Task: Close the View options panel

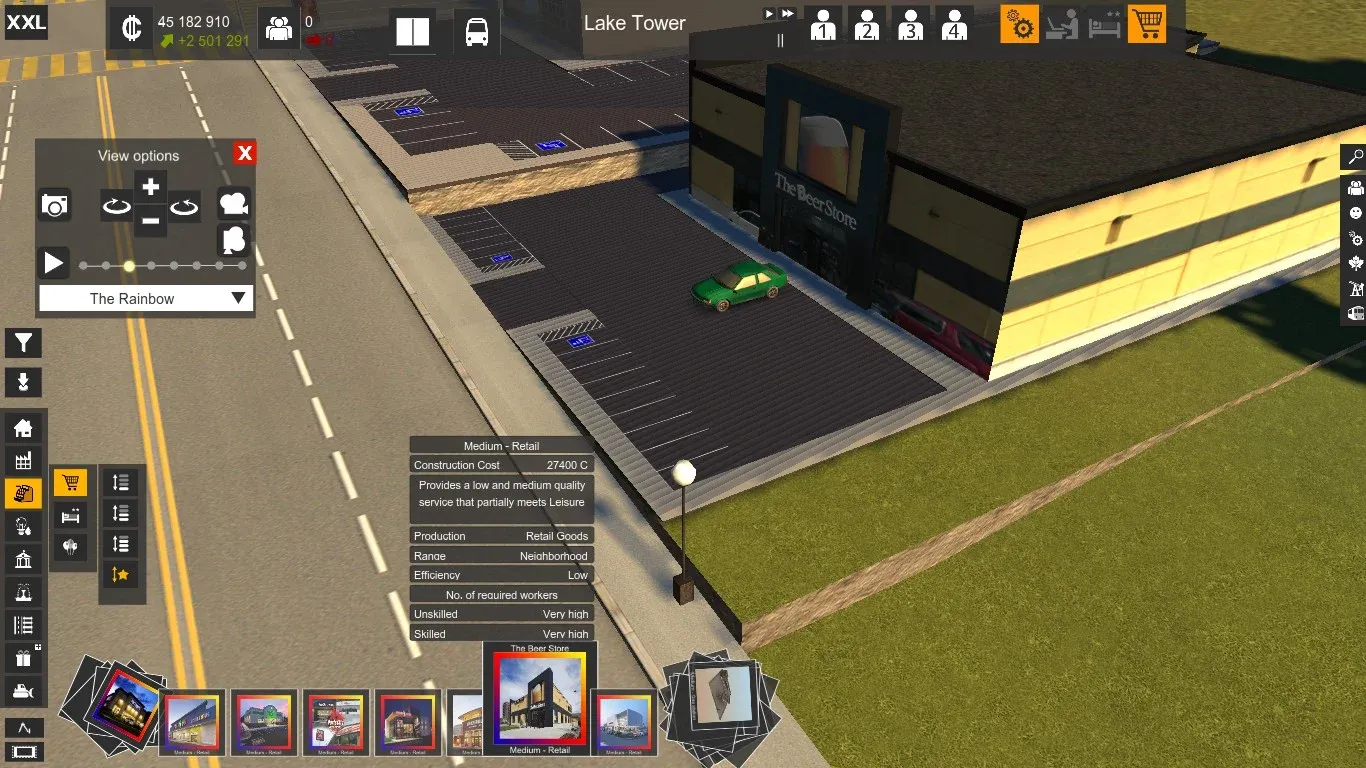Action: click(x=245, y=153)
